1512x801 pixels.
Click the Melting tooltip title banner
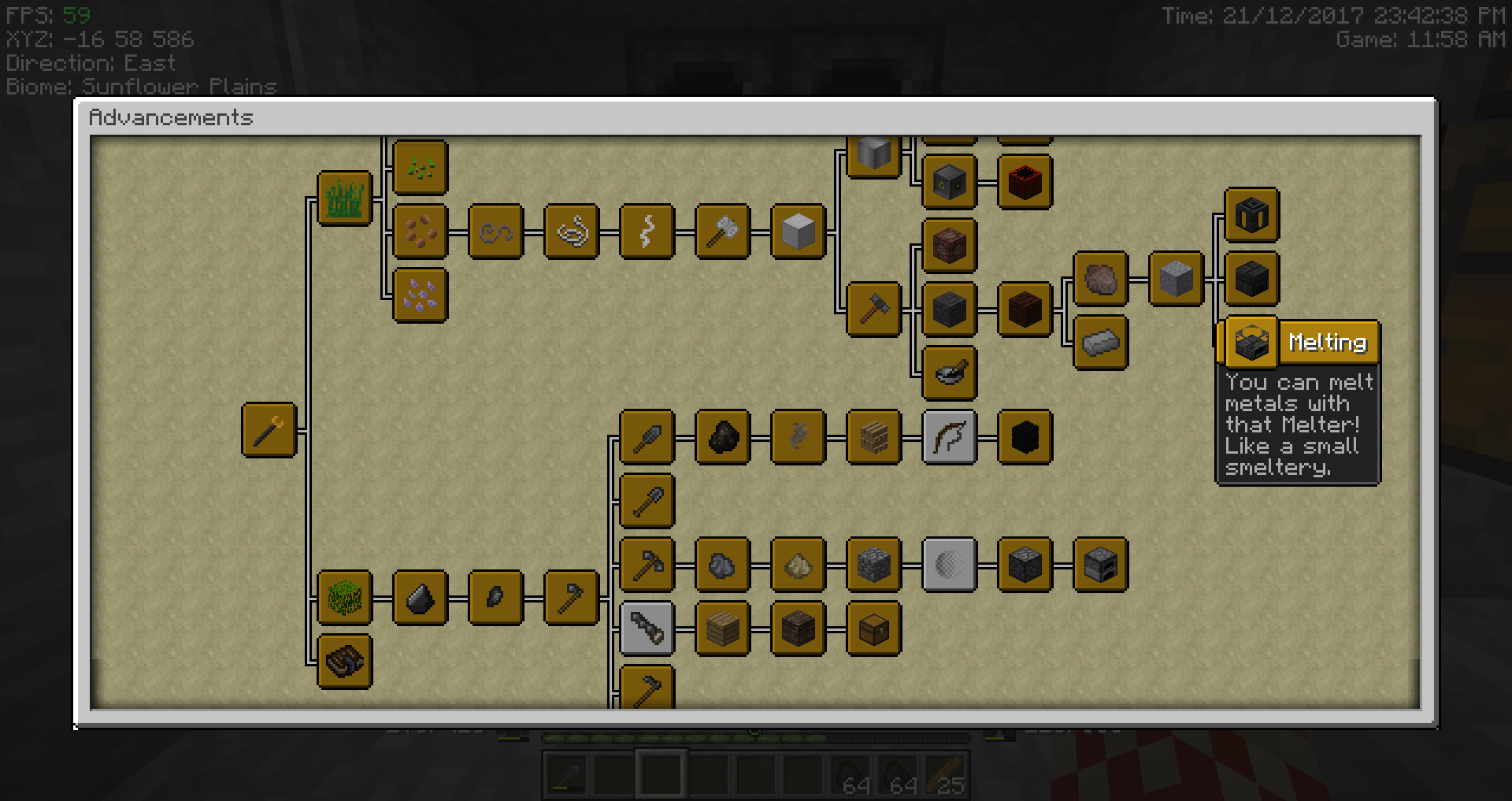tap(1329, 342)
